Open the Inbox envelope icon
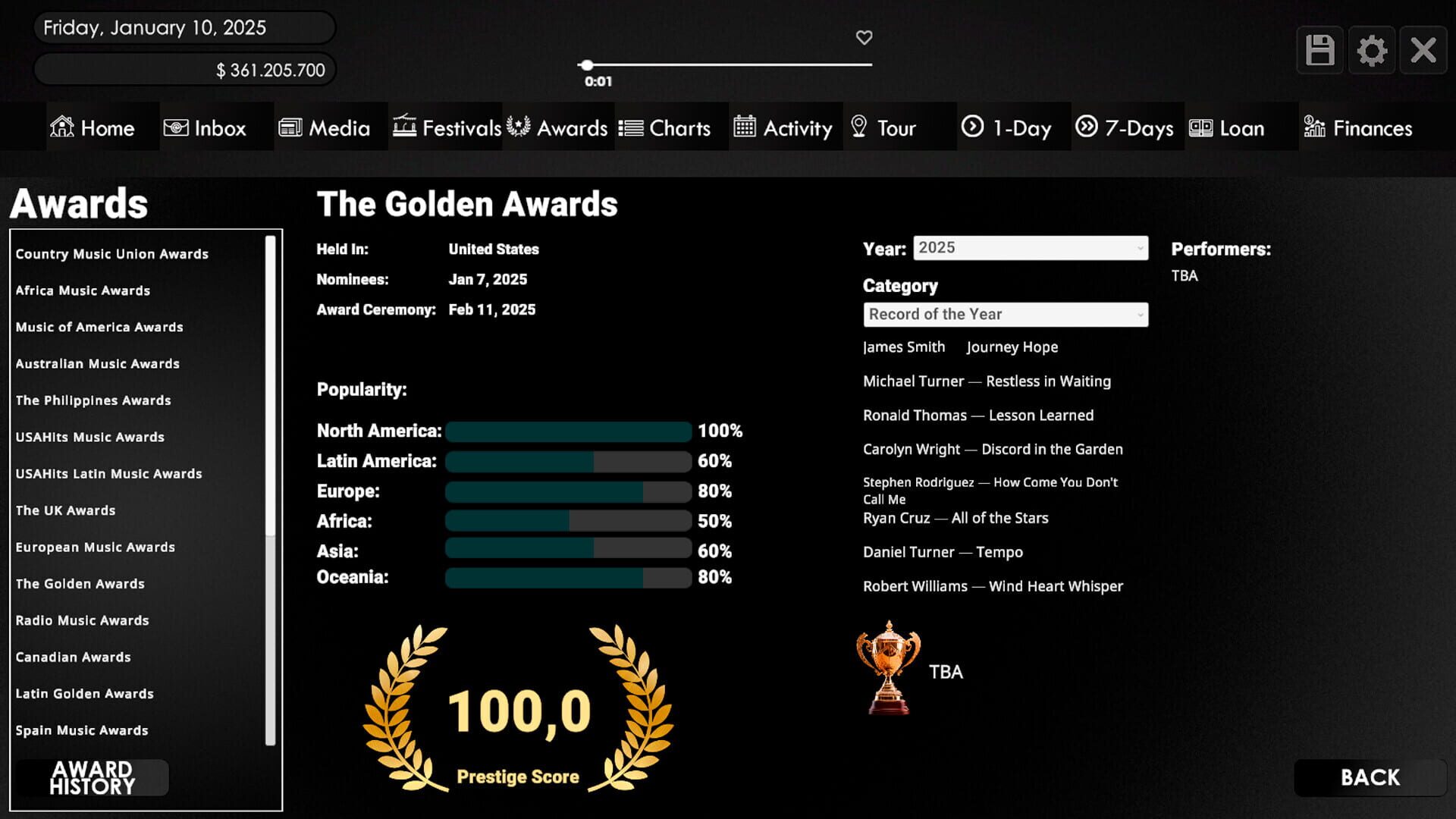This screenshot has height=819, width=1456. 177,127
